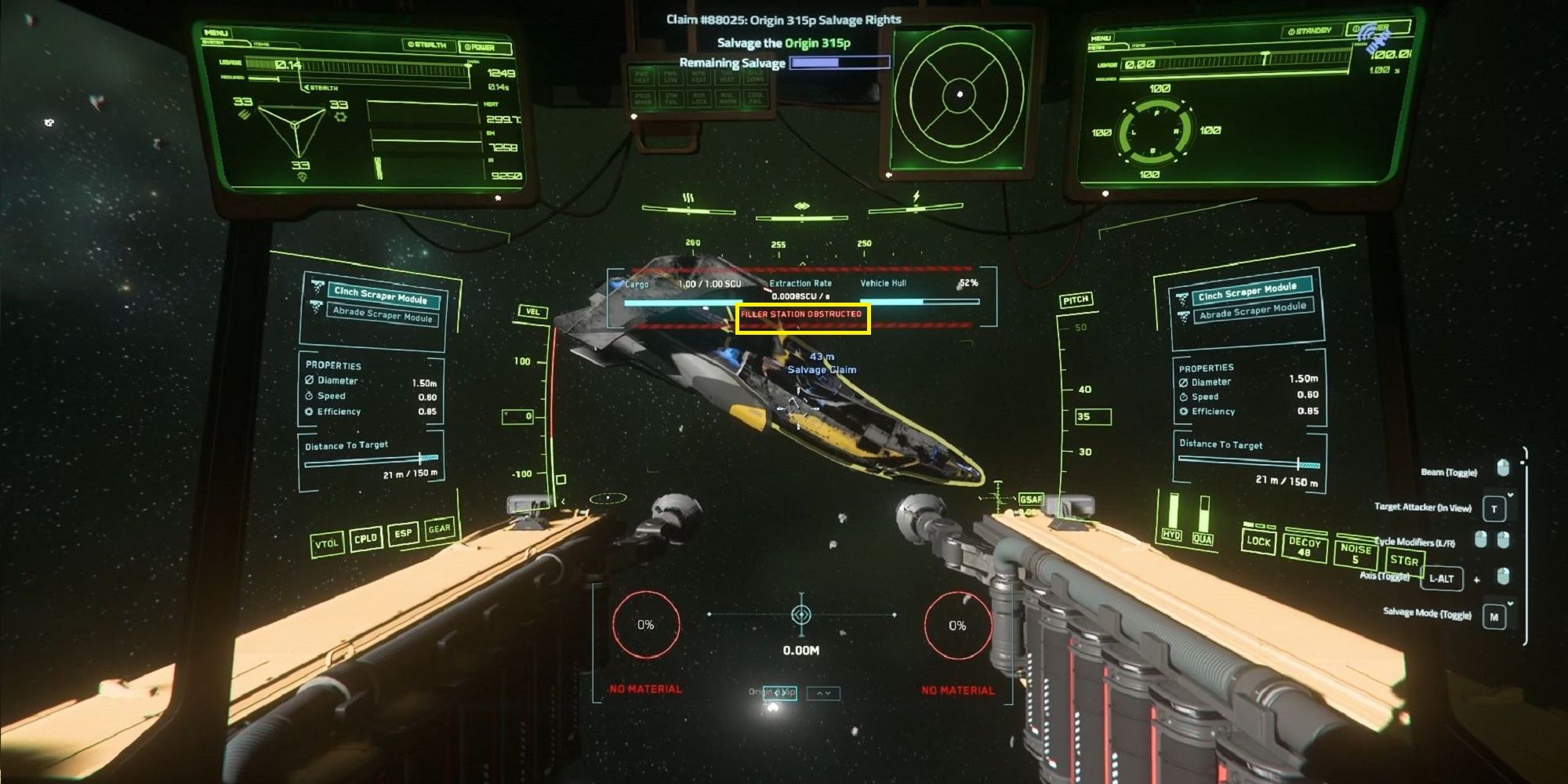Expand the Beam (Toggle) options chevron
Viewport: 1568px width, 784px height.
coord(1510,495)
